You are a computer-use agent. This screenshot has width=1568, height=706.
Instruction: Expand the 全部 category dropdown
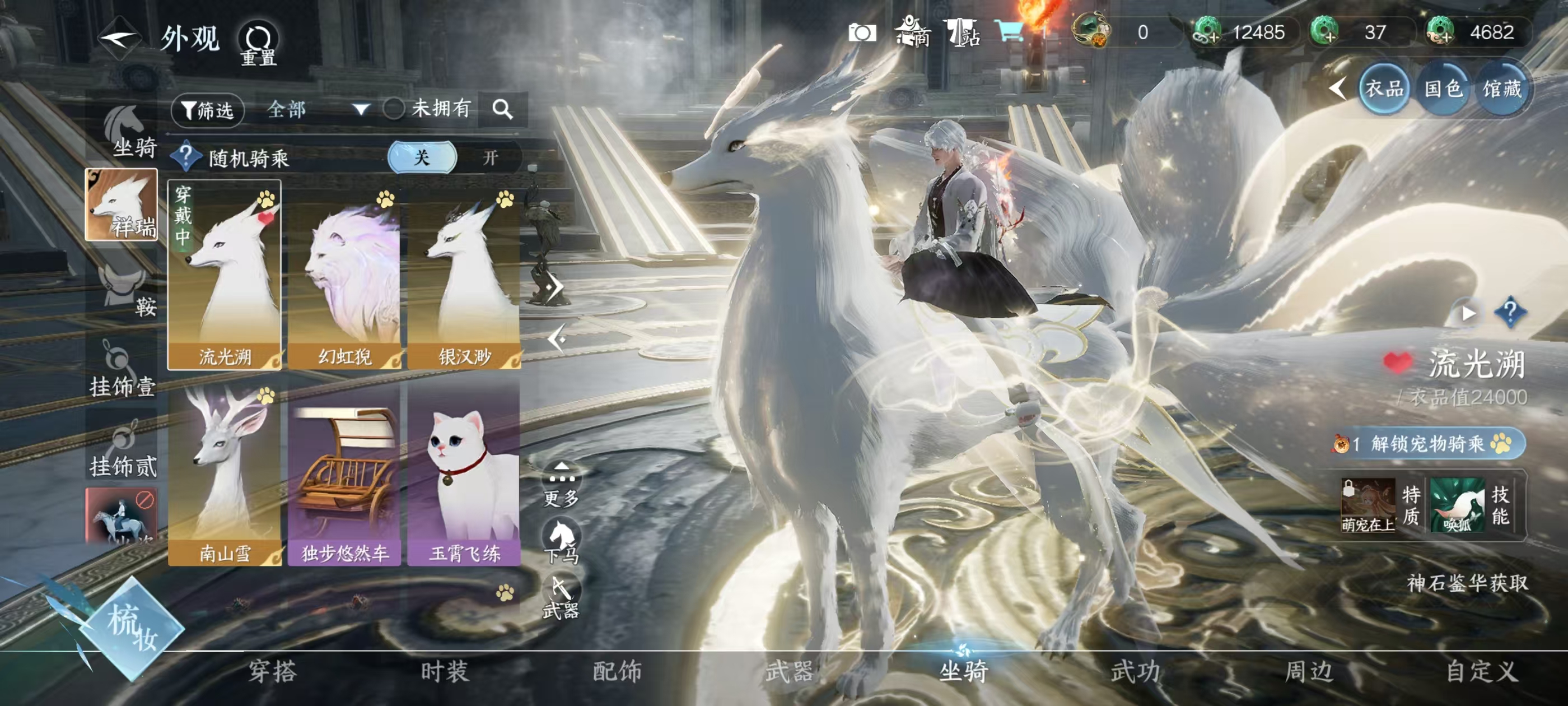[318, 110]
